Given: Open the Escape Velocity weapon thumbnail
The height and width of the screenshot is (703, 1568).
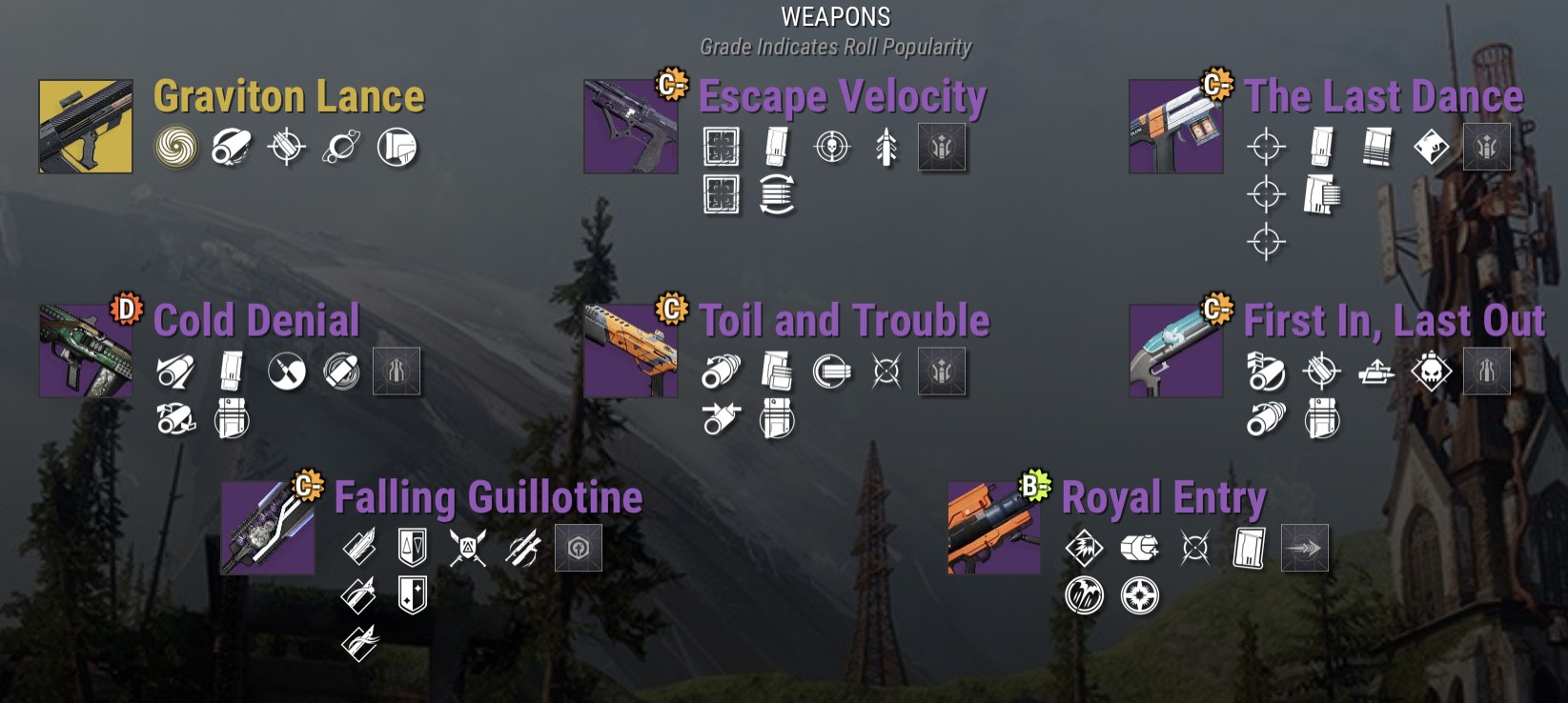Looking at the screenshot, I should pyautogui.click(x=630, y=127).
